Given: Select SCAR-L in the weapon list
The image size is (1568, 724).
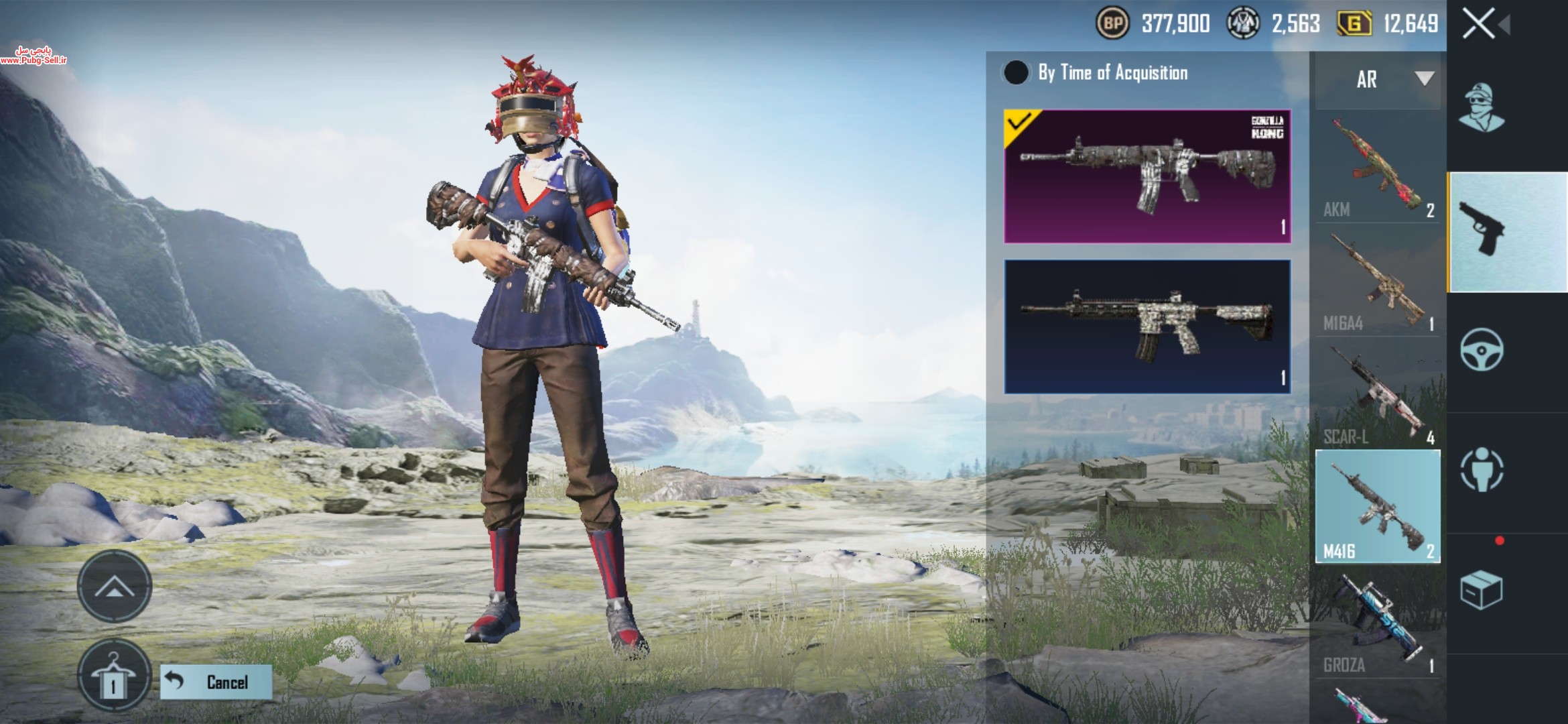Looking at the screenshot, I should 1378,396.
